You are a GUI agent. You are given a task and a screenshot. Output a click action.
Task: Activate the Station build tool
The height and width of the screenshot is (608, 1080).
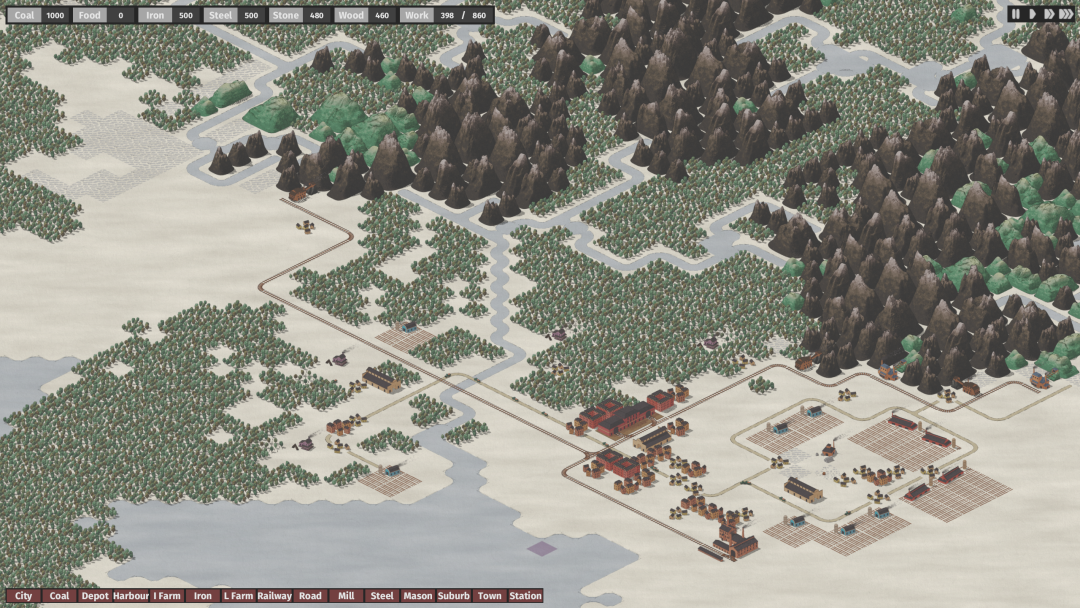tap(525, 596)
